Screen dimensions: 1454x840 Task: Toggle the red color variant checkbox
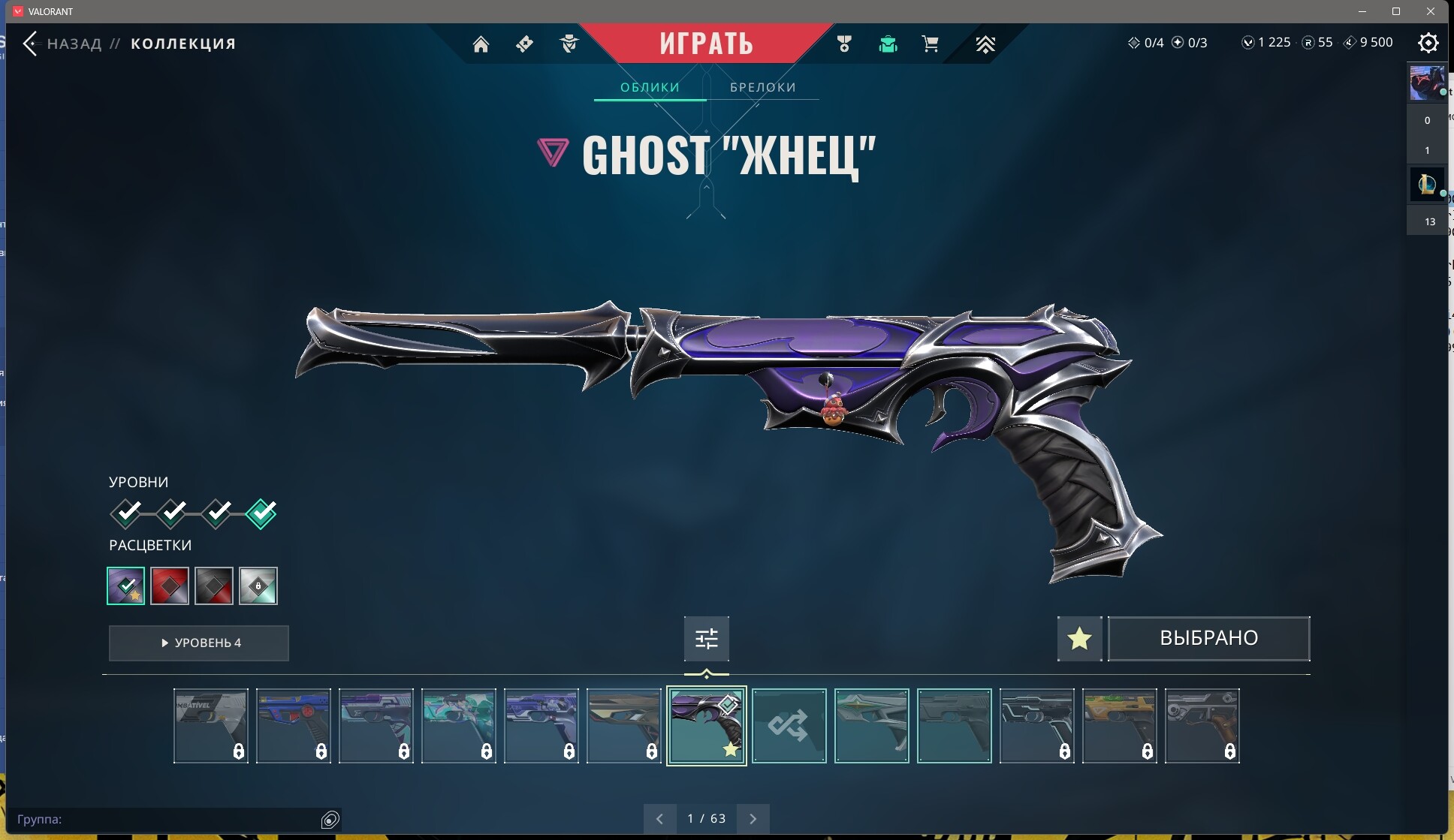(170, 586)
